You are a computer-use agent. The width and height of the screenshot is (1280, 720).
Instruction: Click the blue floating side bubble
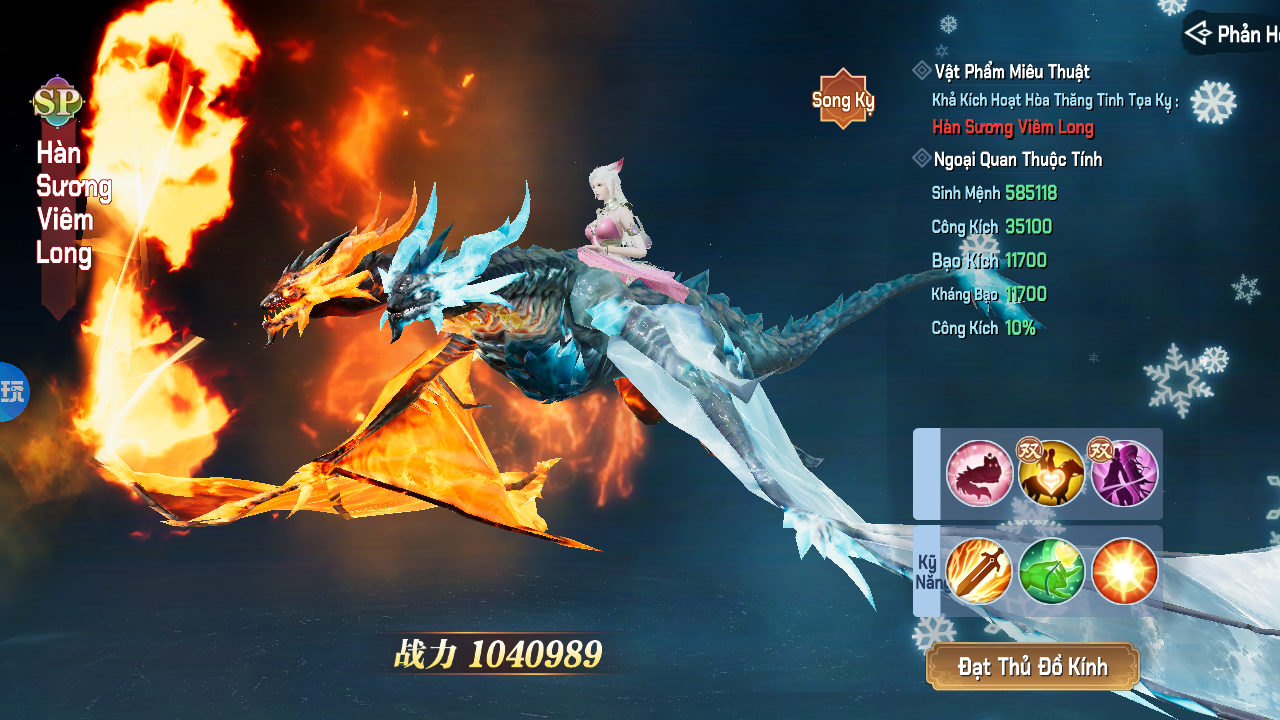(12, 391)
